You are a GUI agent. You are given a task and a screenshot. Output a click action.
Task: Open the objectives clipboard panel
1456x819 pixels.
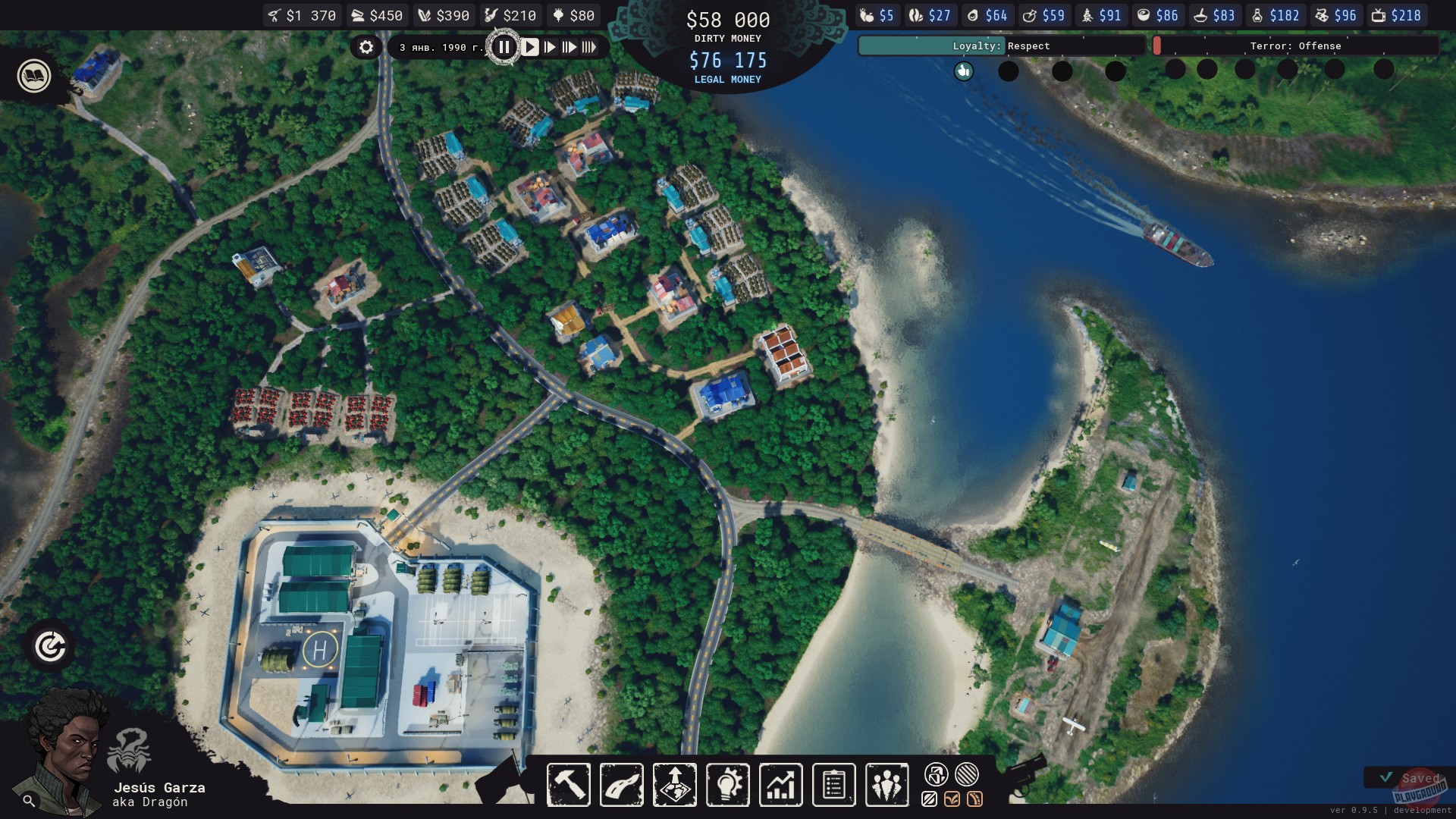pyautogui.click(x=834, y=785)
